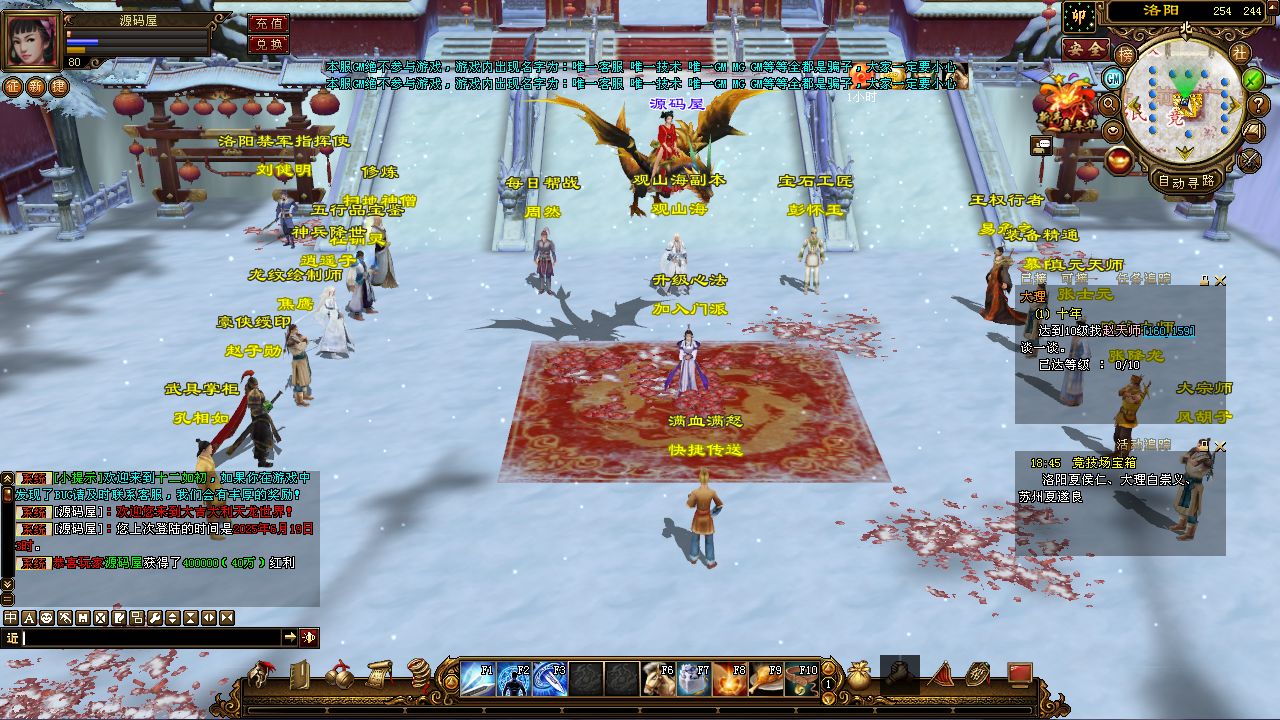
Task: Open the money bag icon on bottom bar
Action: [858, 675]
